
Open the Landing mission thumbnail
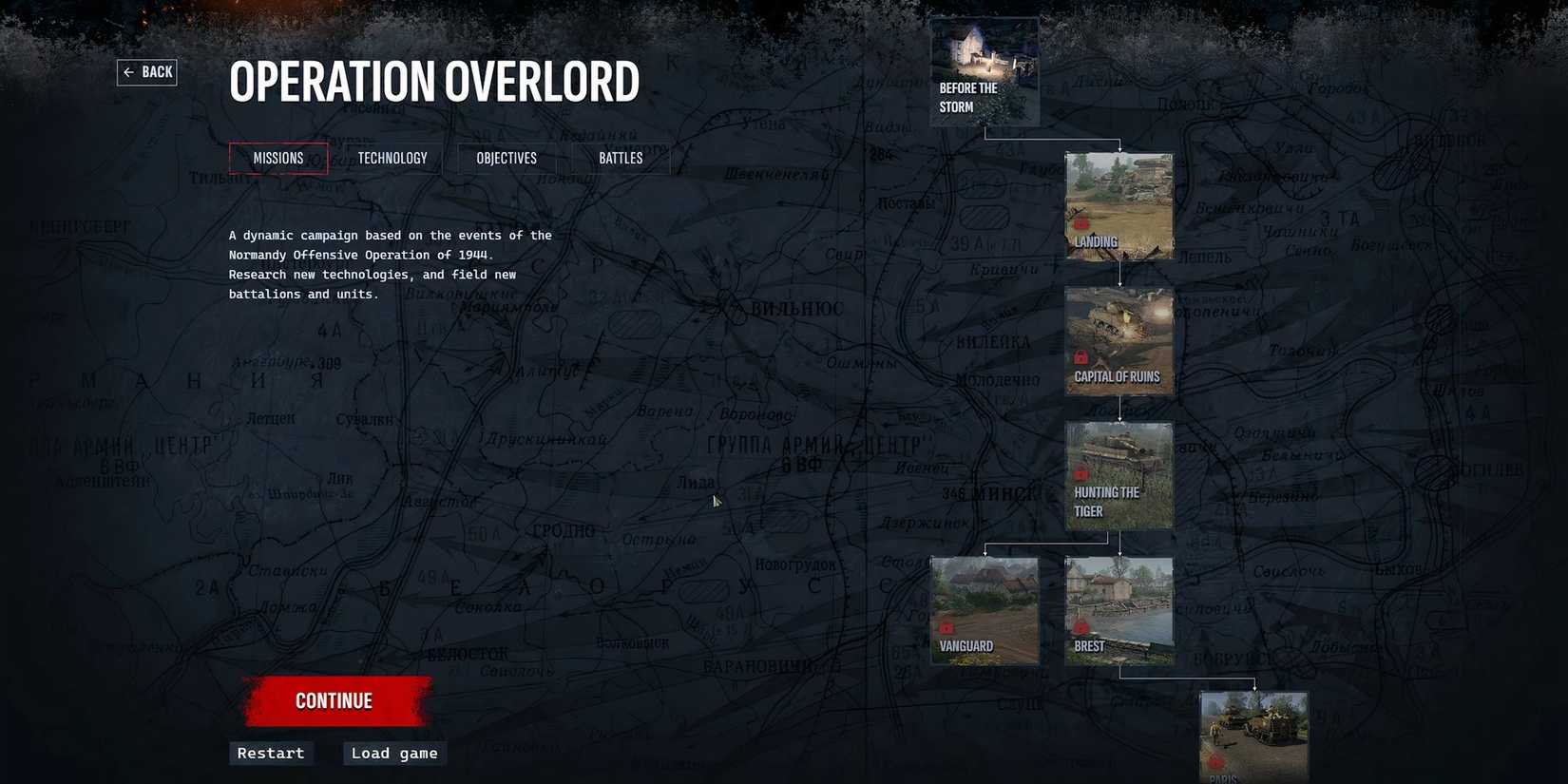point(1119,195)
